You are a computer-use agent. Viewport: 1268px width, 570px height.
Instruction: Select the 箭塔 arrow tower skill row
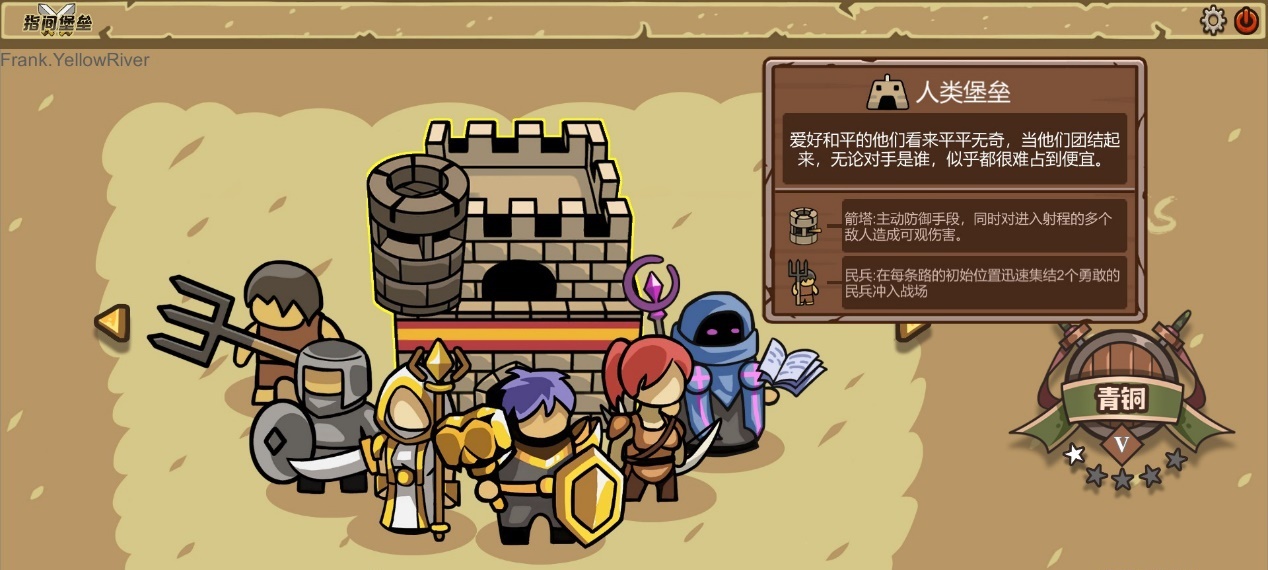click(955, 226)
